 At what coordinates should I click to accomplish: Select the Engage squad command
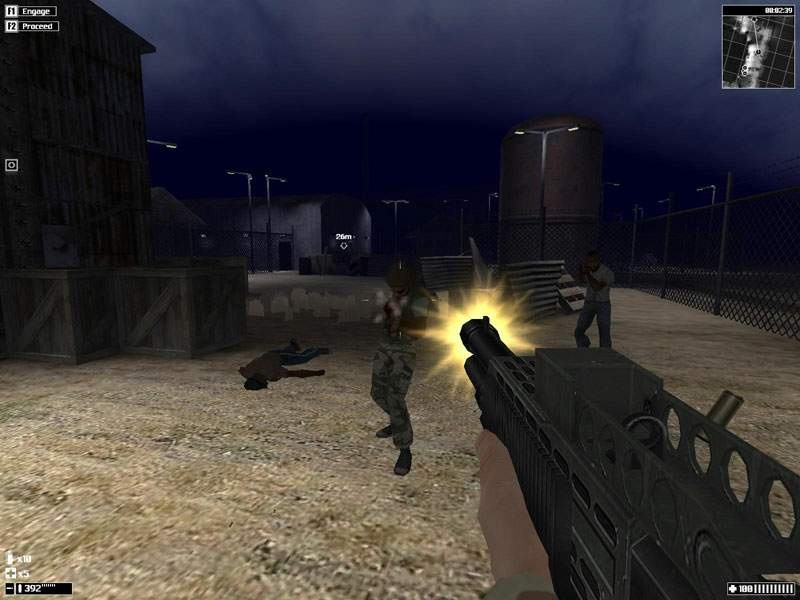coord(33,11)
